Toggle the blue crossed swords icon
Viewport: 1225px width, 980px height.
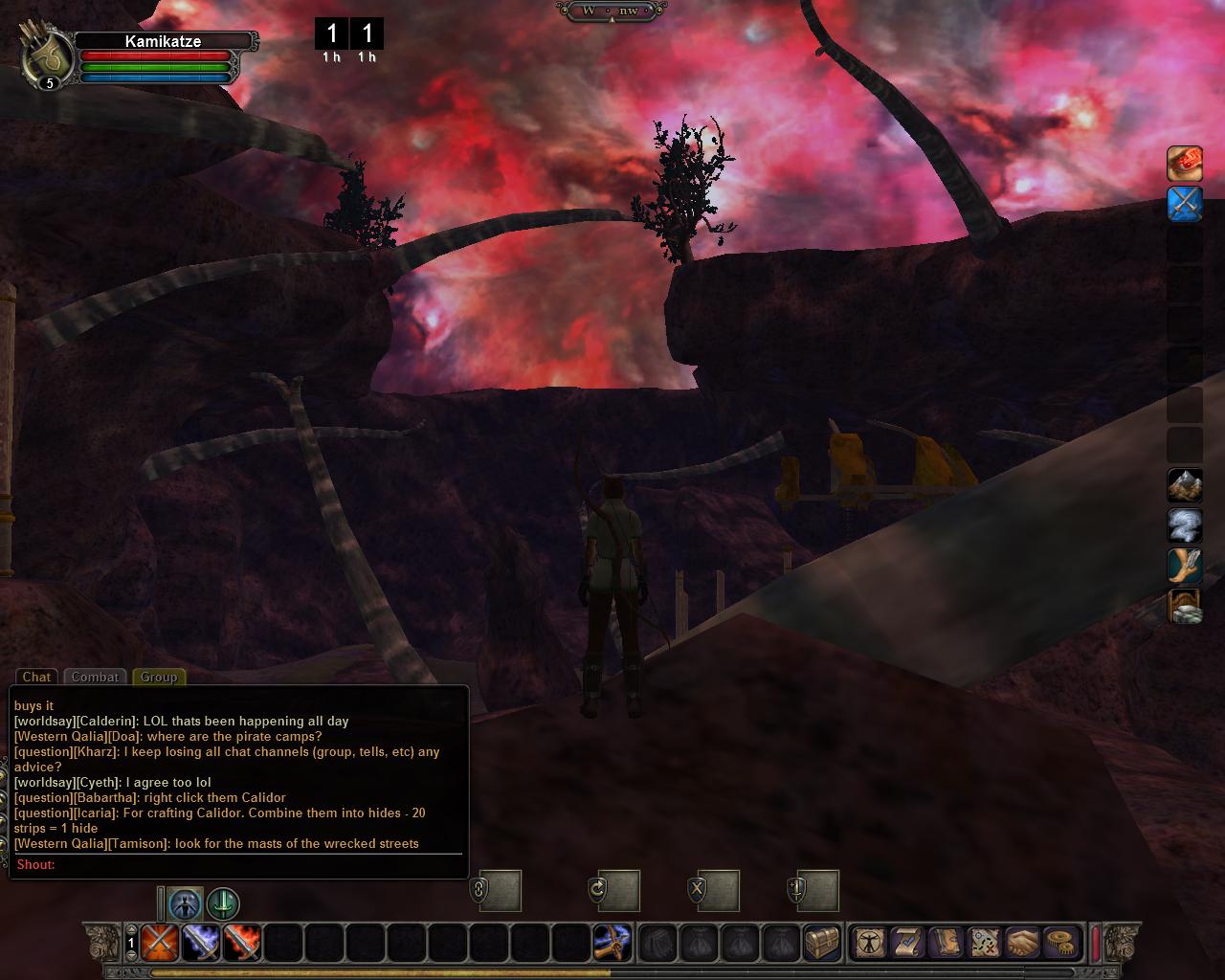pos(1185,204)
